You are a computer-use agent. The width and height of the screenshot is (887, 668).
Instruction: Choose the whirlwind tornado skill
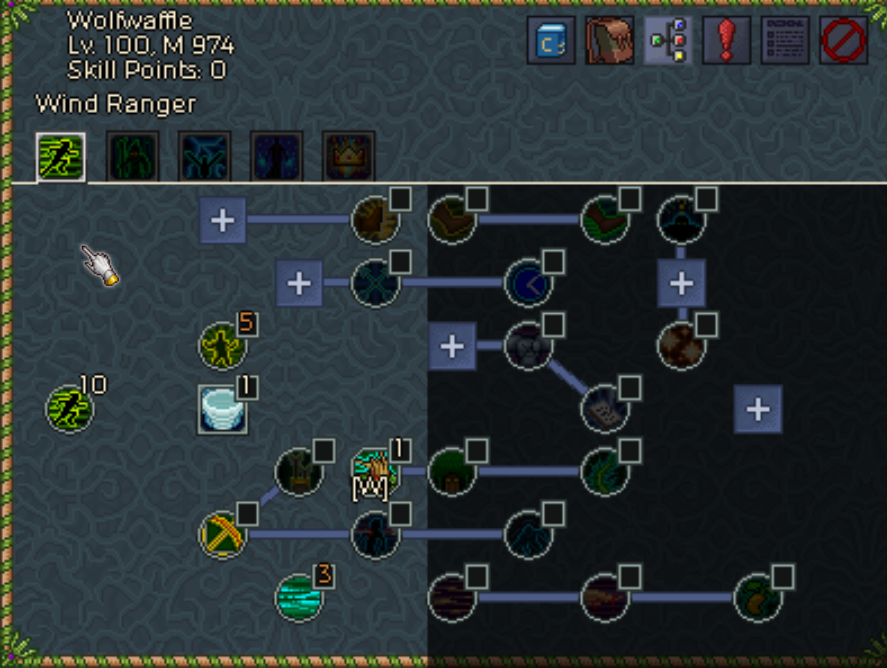[x=222, y=409]
